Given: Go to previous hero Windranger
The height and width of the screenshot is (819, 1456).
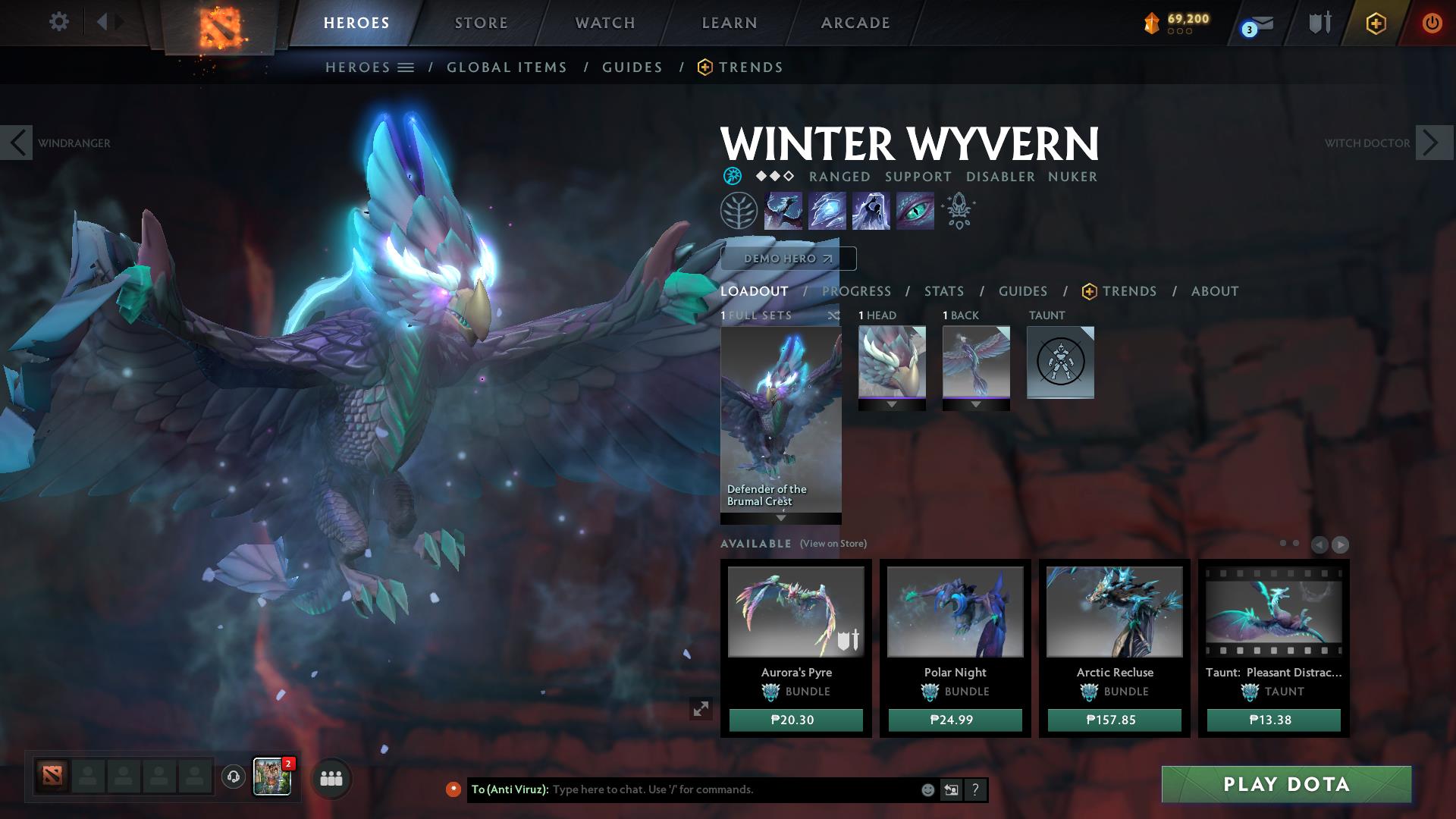Looking at the screenshot, I should (x=17, y=143).
